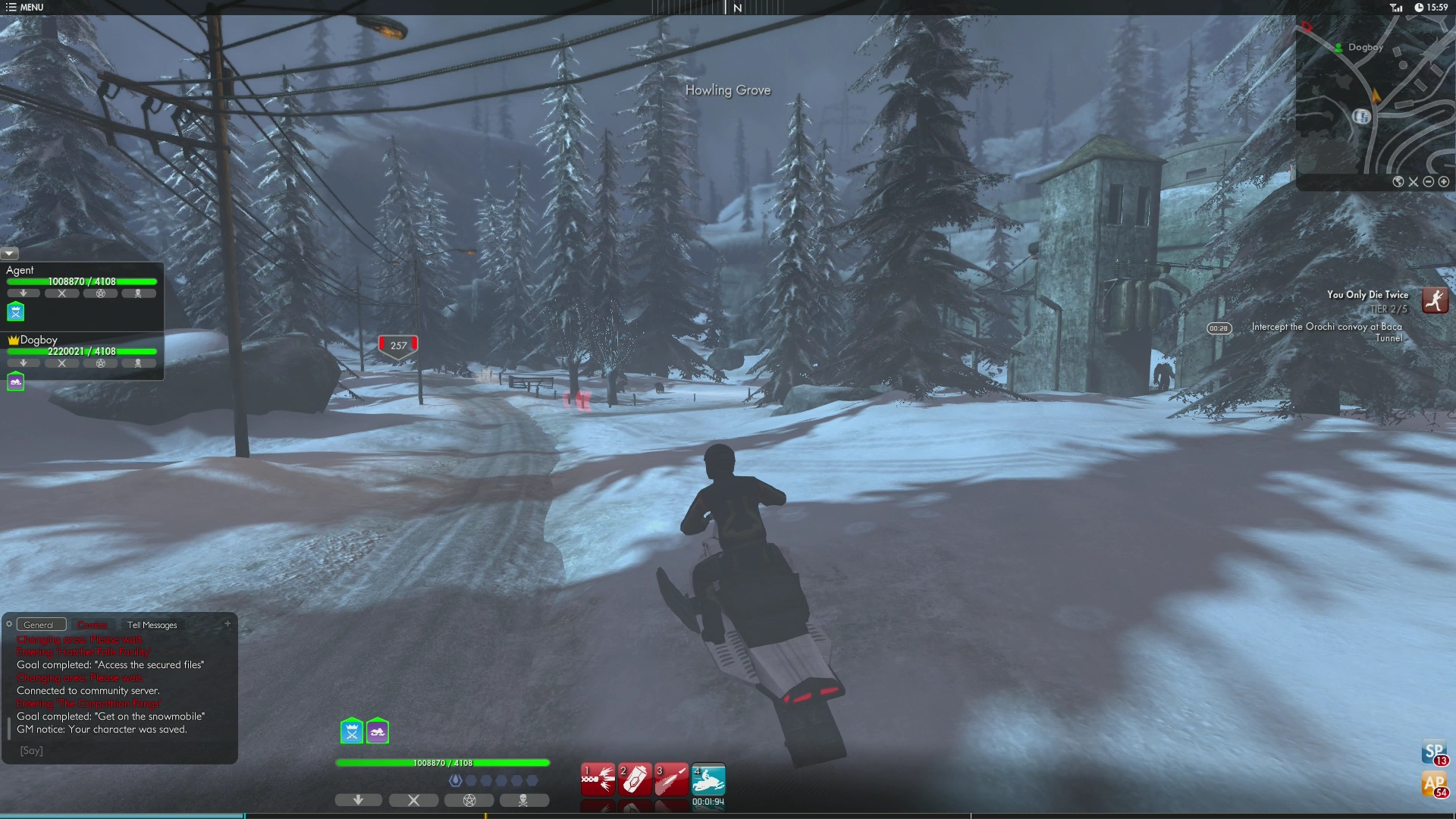Toggle the blue crown buff on Agent's frame
This screenshot has width=1456, height=819.
16,312
